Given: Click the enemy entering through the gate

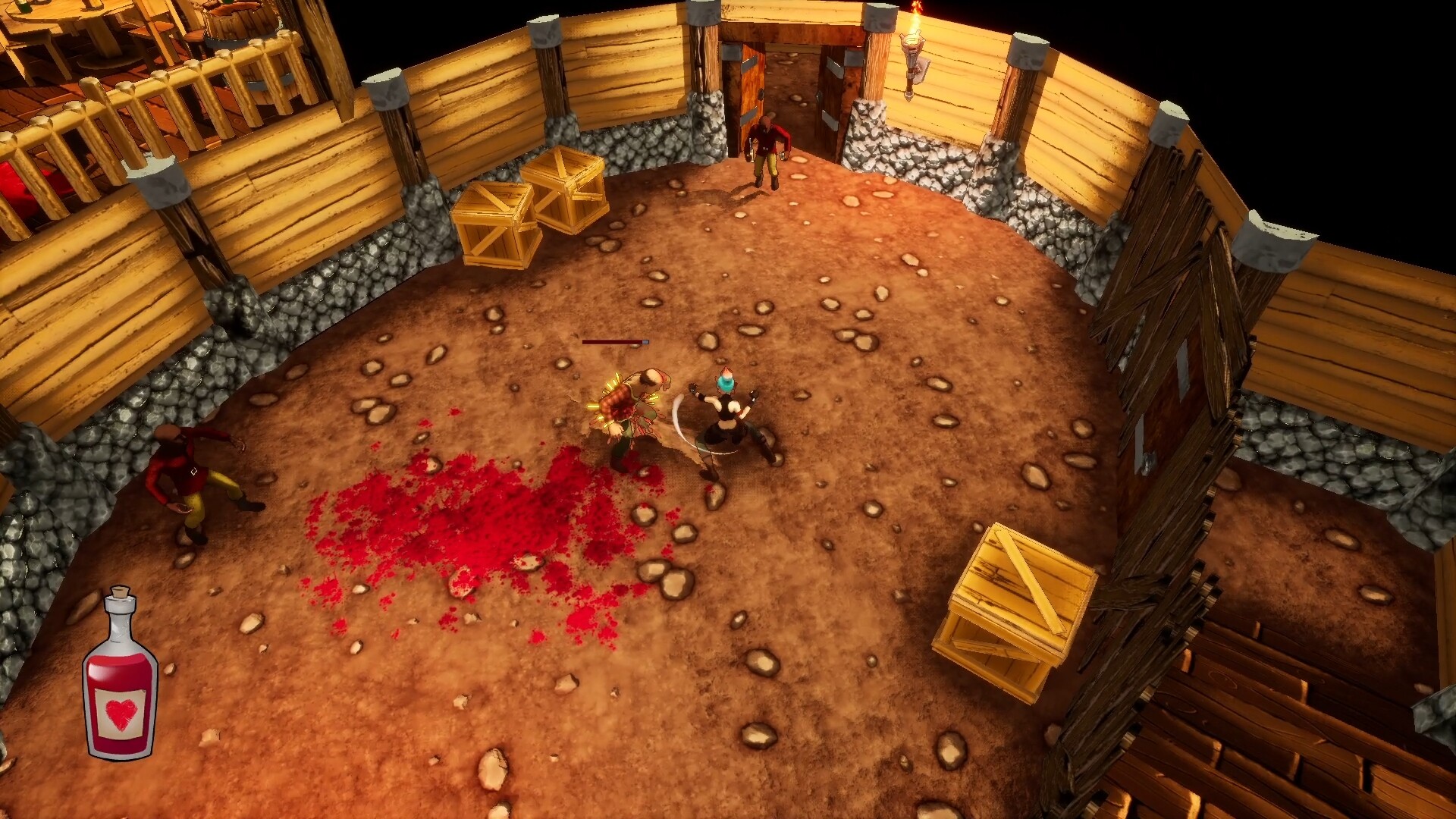Looking at the screenshot, I should pyautogui.click(x=766, y=152).
